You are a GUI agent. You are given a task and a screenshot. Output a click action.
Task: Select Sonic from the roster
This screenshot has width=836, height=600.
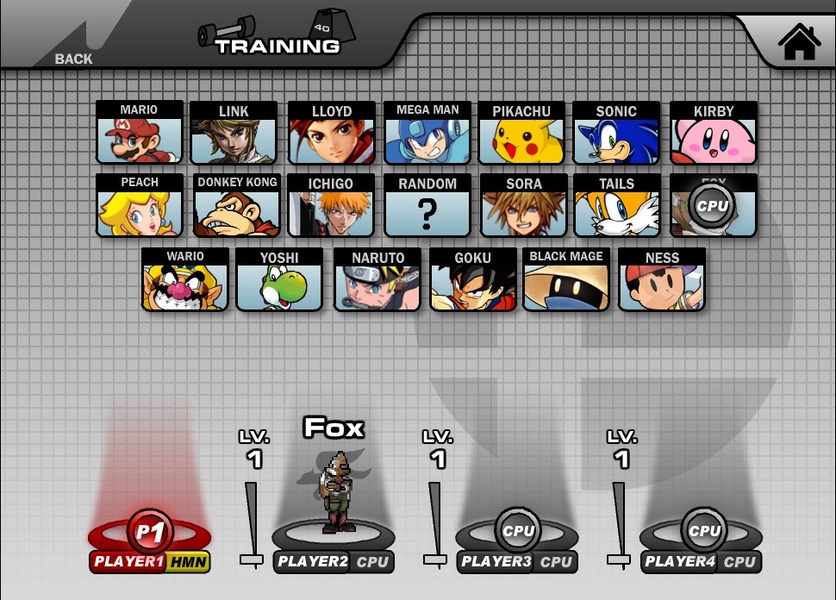pyautogui.click(x=616, y=132)
